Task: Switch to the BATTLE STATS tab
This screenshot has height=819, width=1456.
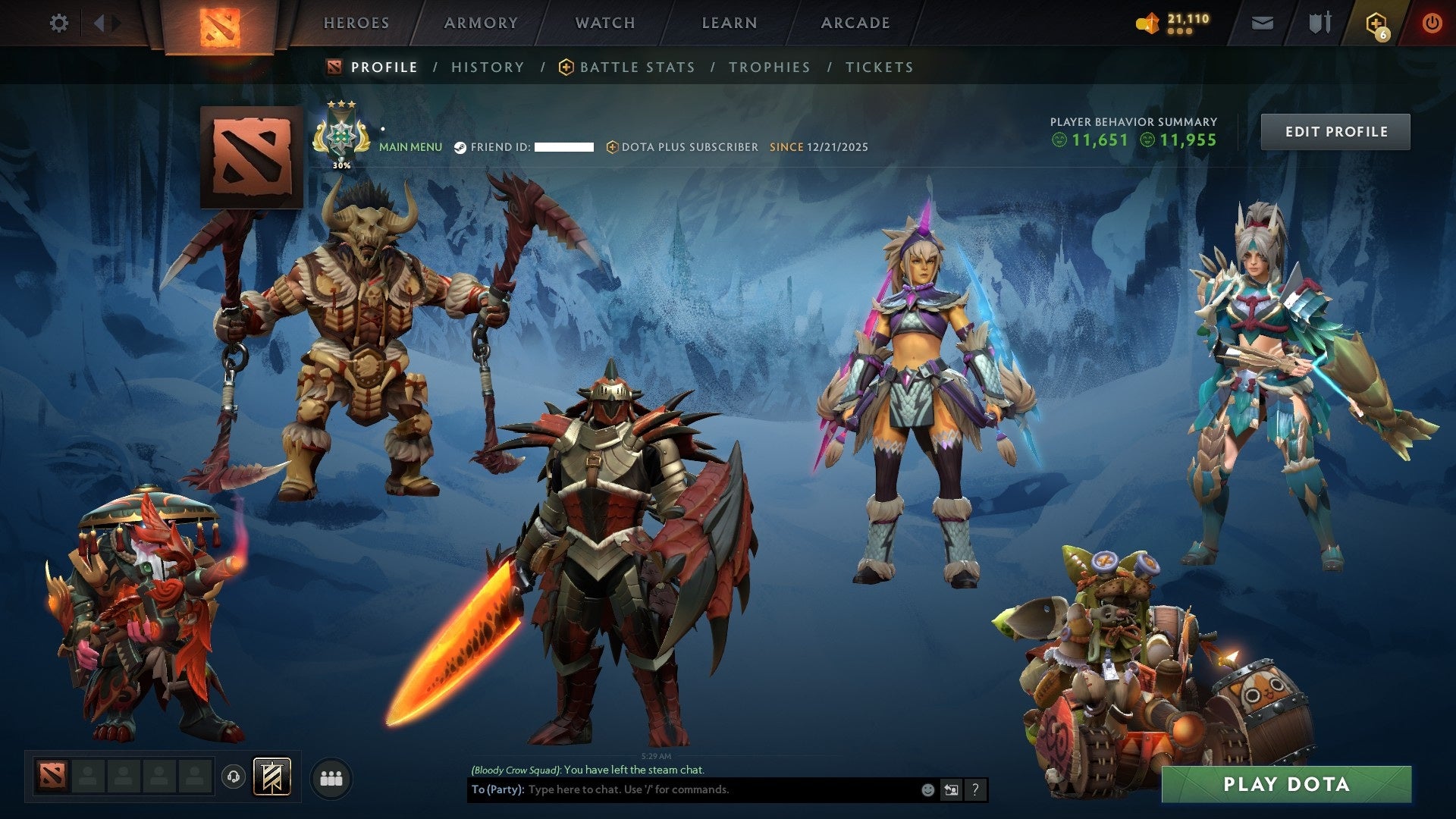Action: [x=635, y=67]
